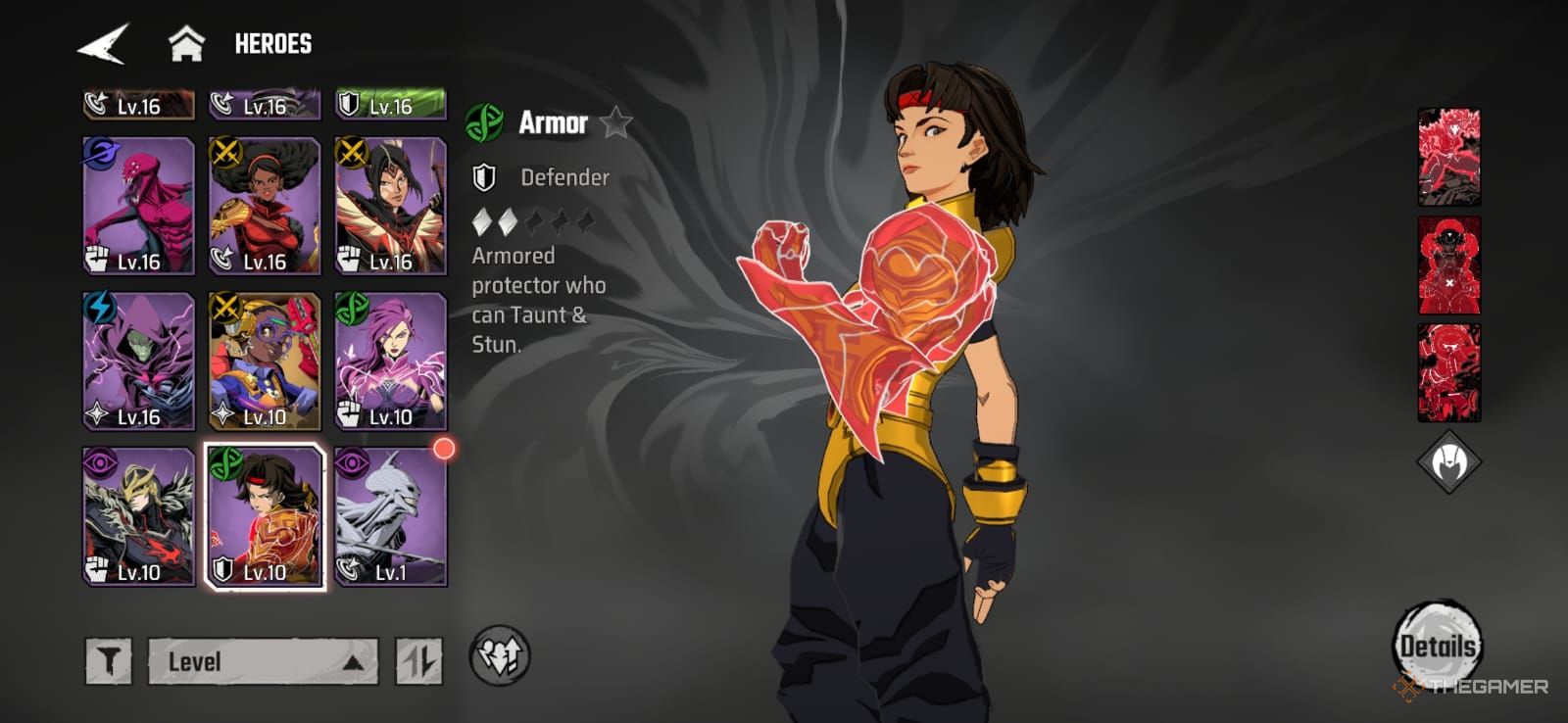View Armor's second red ability icon
Viewport: 1568px width, 723px height.
pyautogui.click(x=1448, y=265)
